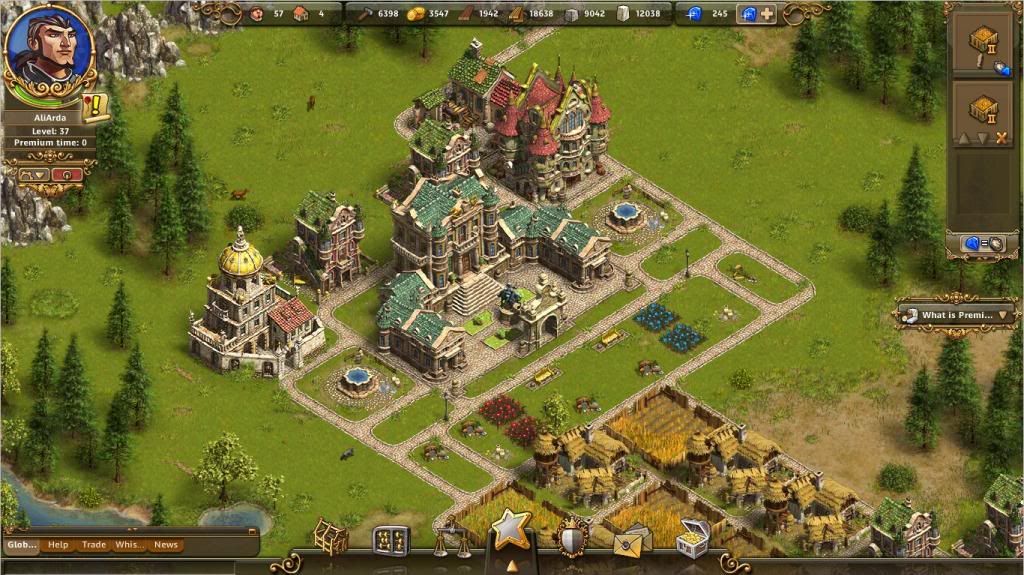Viewport: 1024px width, 575px height.
Task: Open the Help chat tab
Action: point(58,545)
